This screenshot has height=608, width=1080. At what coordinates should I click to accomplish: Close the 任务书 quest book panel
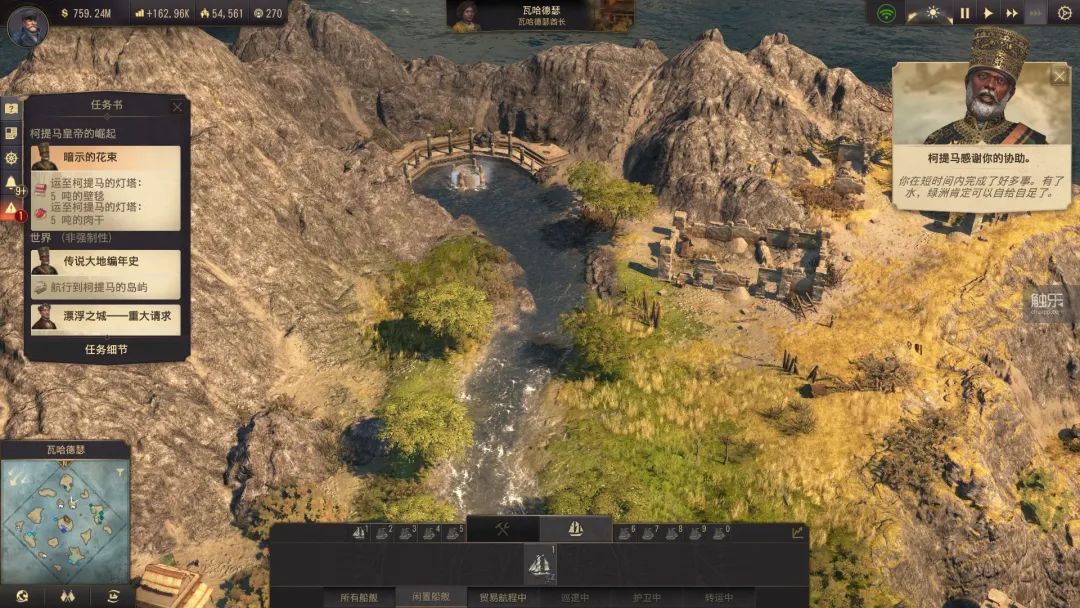177,107
